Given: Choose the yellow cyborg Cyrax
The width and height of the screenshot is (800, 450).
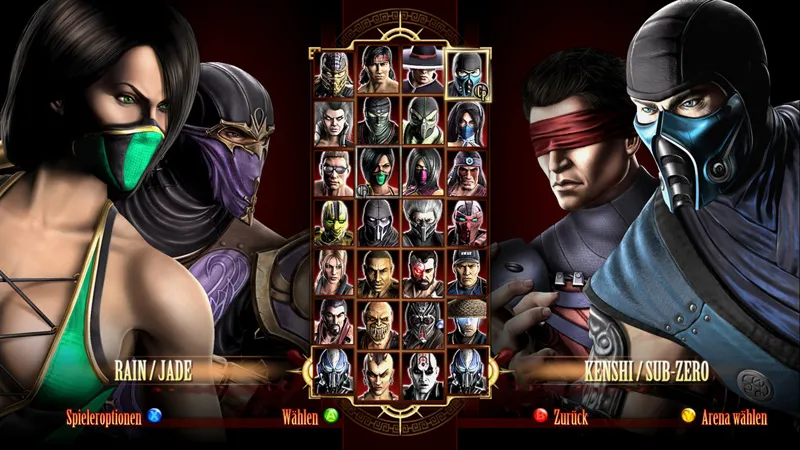Looking at the screenshot, I should point(333,224).
